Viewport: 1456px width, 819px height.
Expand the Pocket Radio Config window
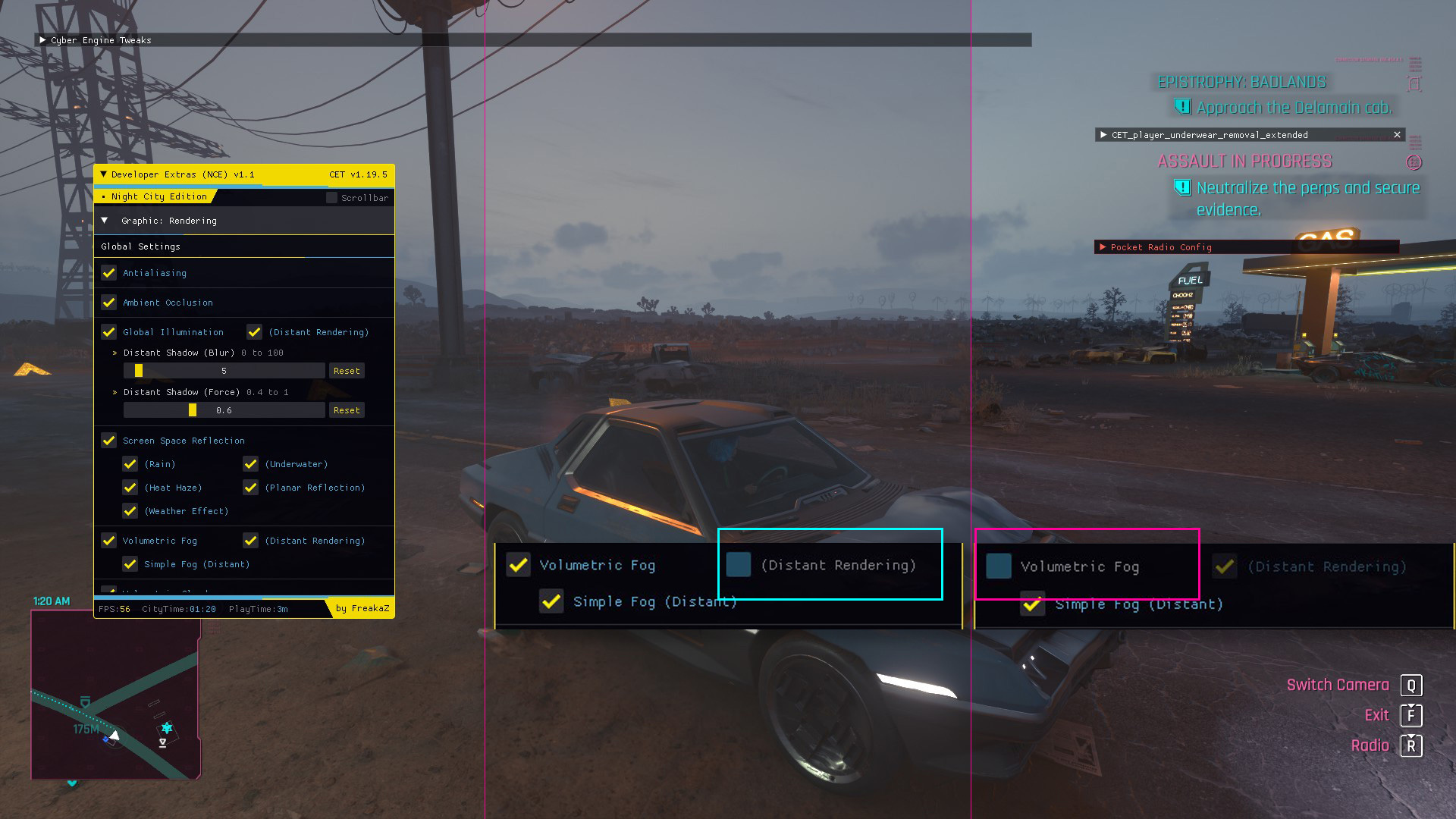point(1103,247)
